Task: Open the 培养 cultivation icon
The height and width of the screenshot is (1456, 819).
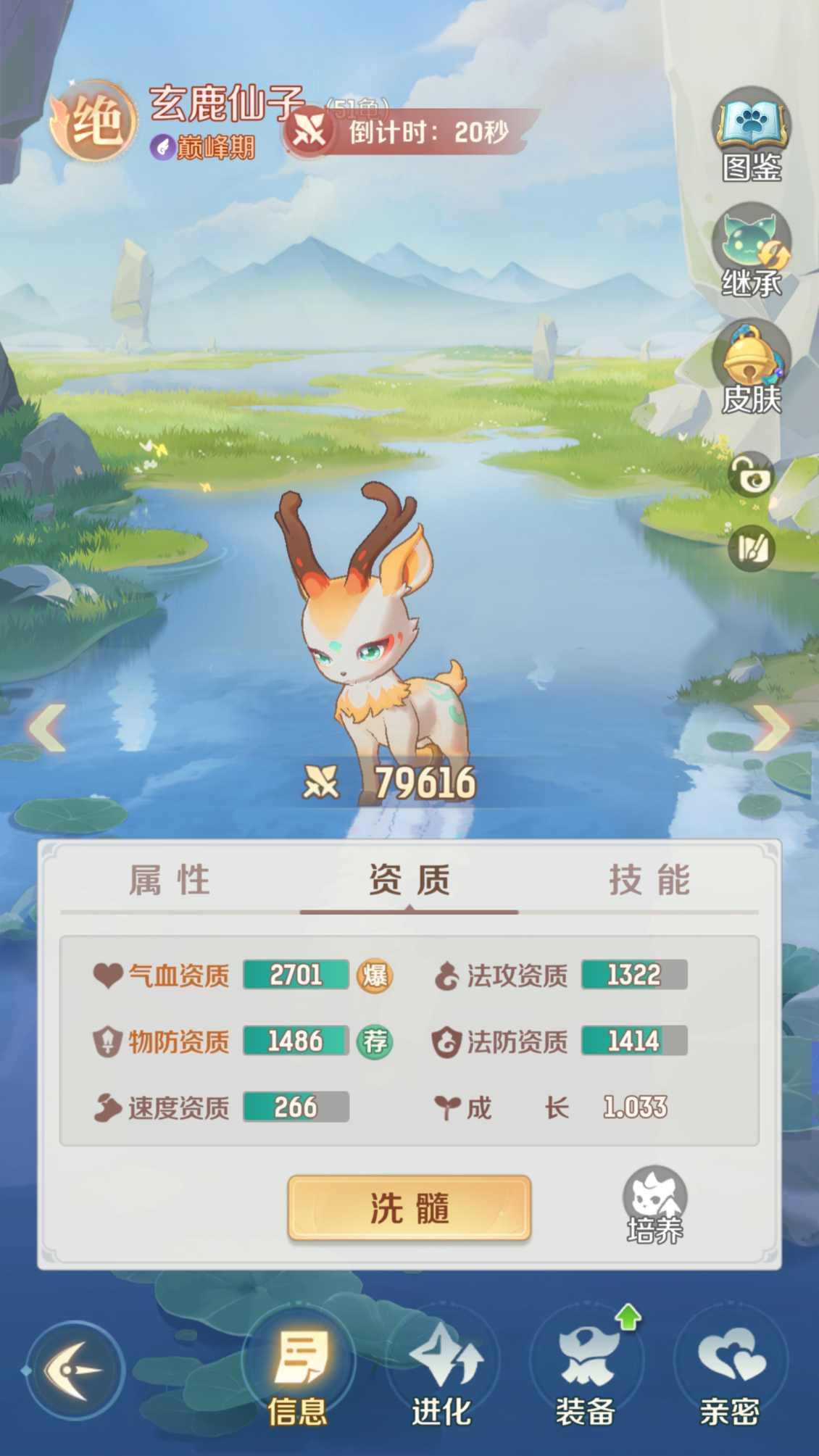Action: tap(654, 1205)
